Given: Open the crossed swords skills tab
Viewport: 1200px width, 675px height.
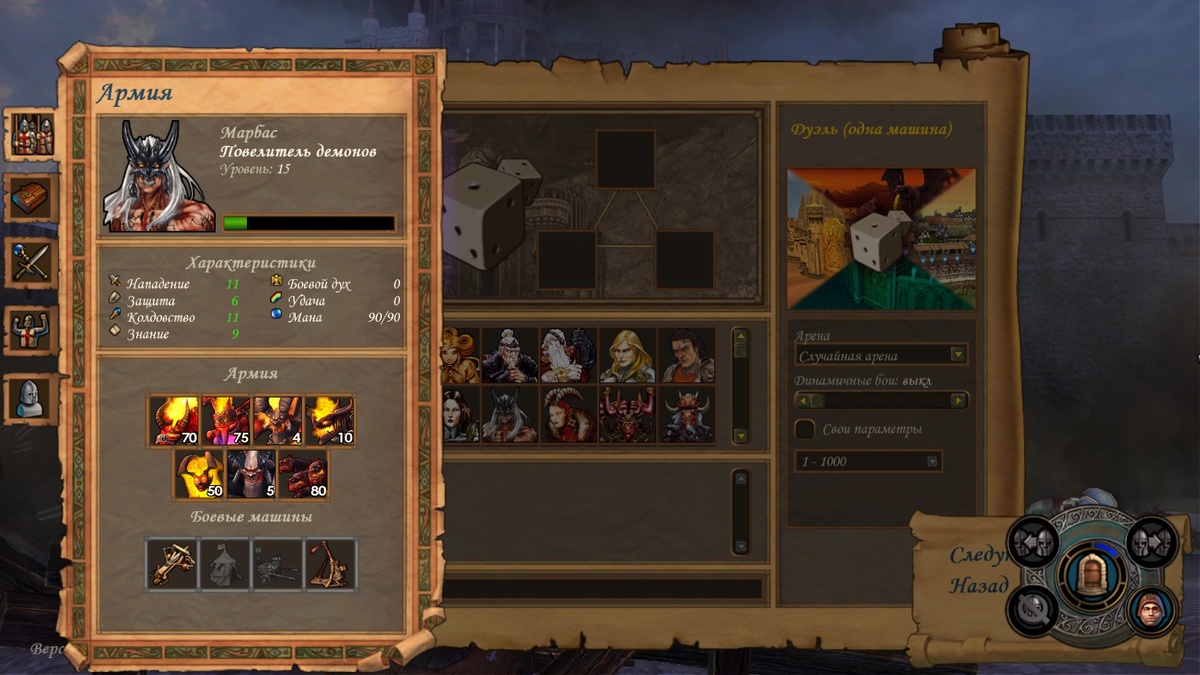Looking at the screenshot, I should click(32, 263).
